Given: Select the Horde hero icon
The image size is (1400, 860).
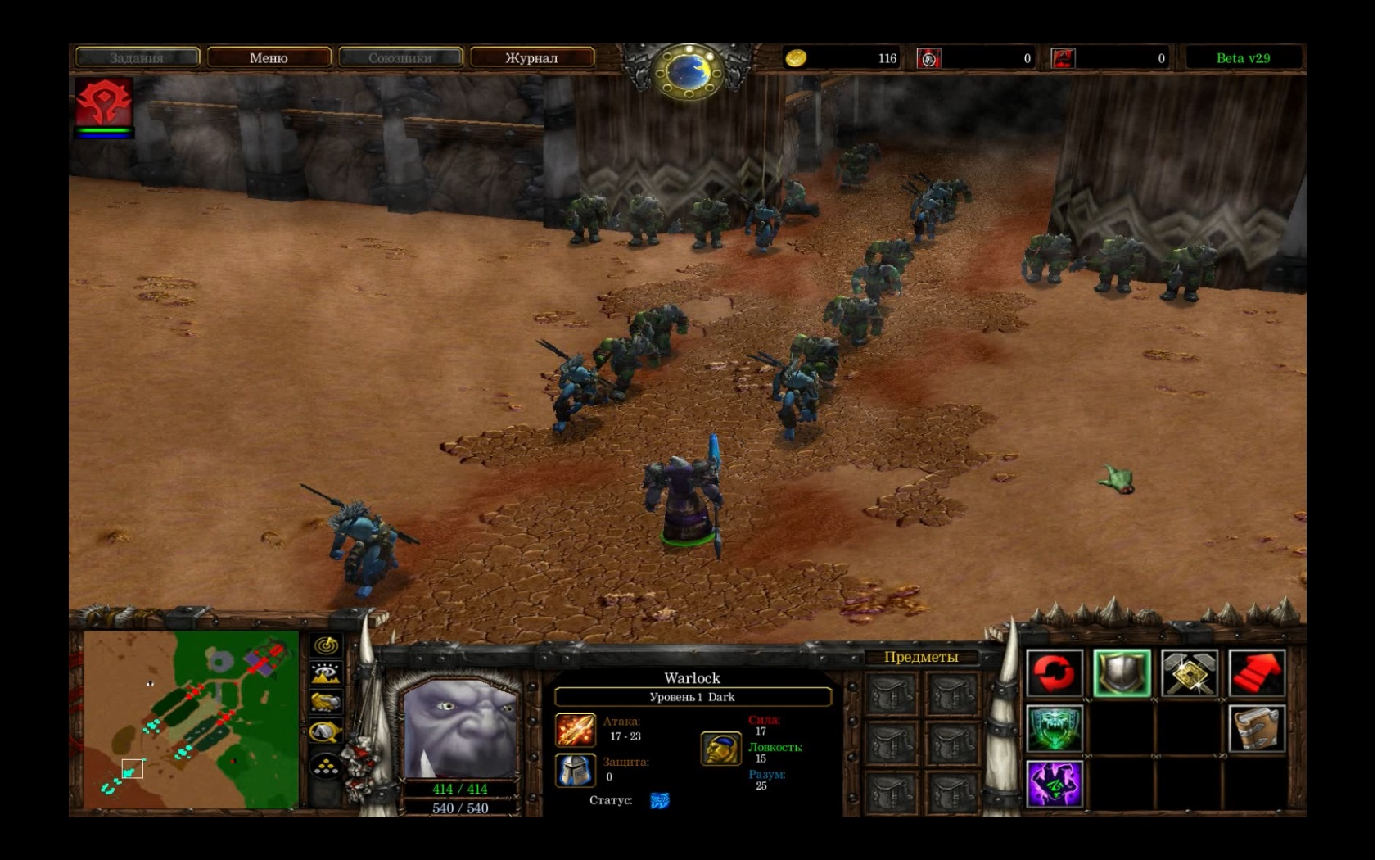Looking at the screenshot, I should click(x=104, y=102).
